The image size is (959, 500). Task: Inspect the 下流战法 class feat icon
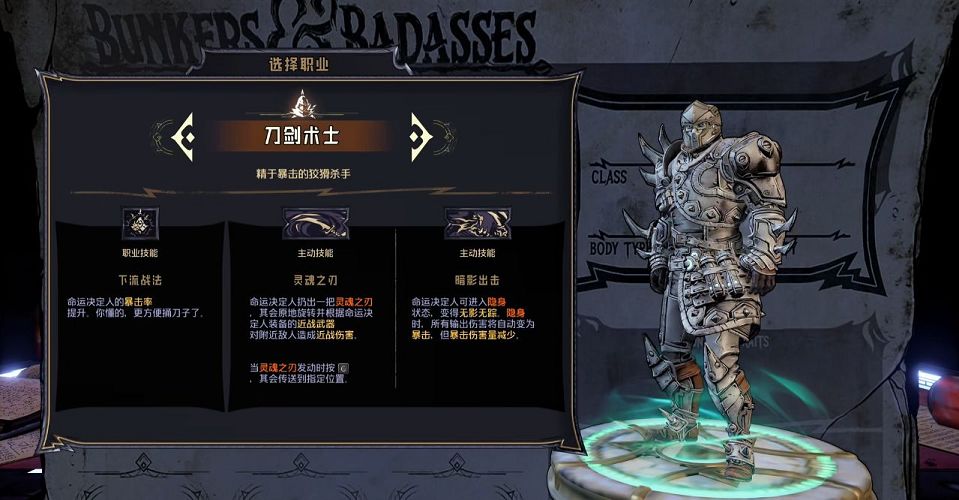click(141, 223)
